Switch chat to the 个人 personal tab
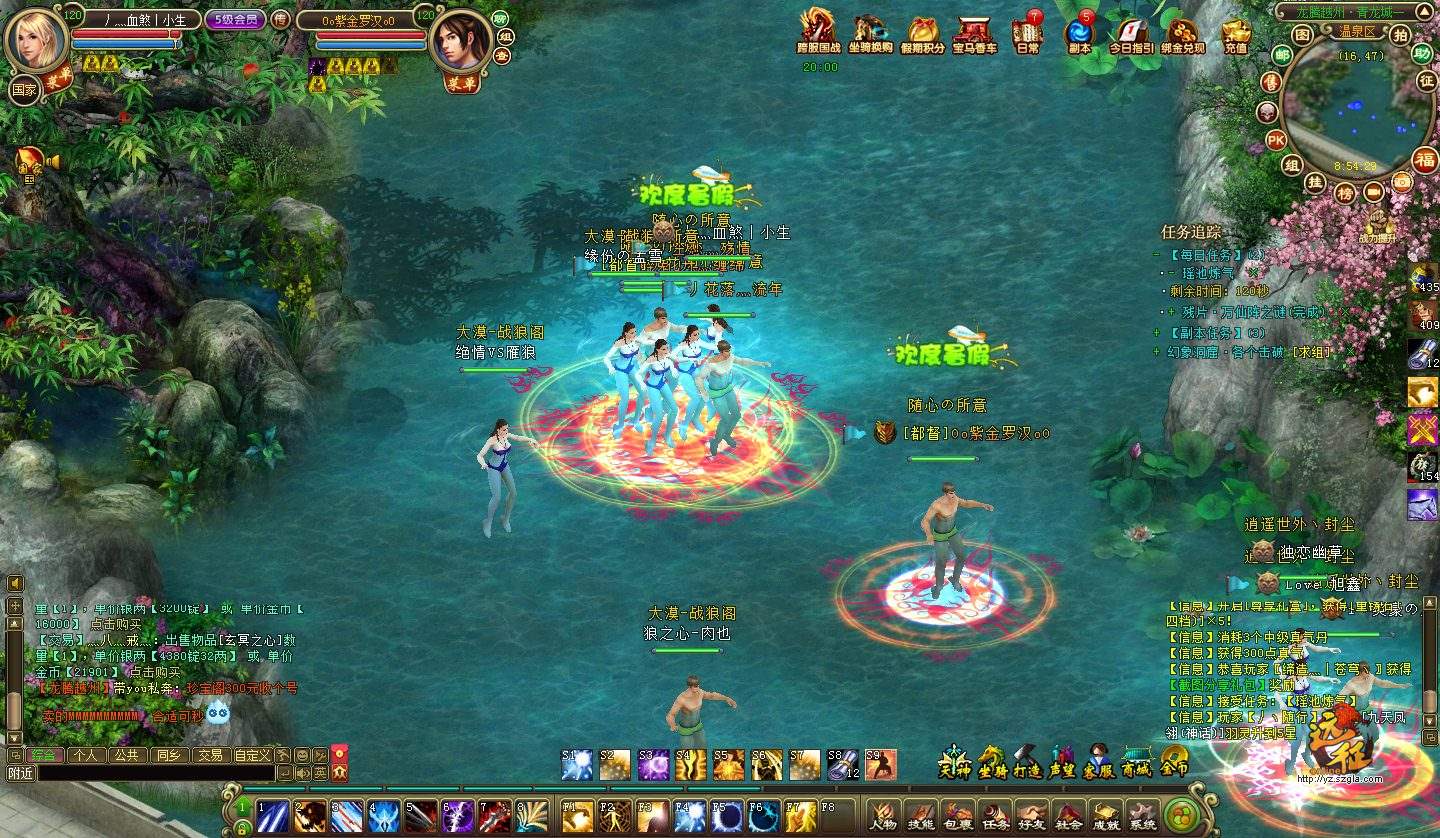 click(x=85, y=755)
